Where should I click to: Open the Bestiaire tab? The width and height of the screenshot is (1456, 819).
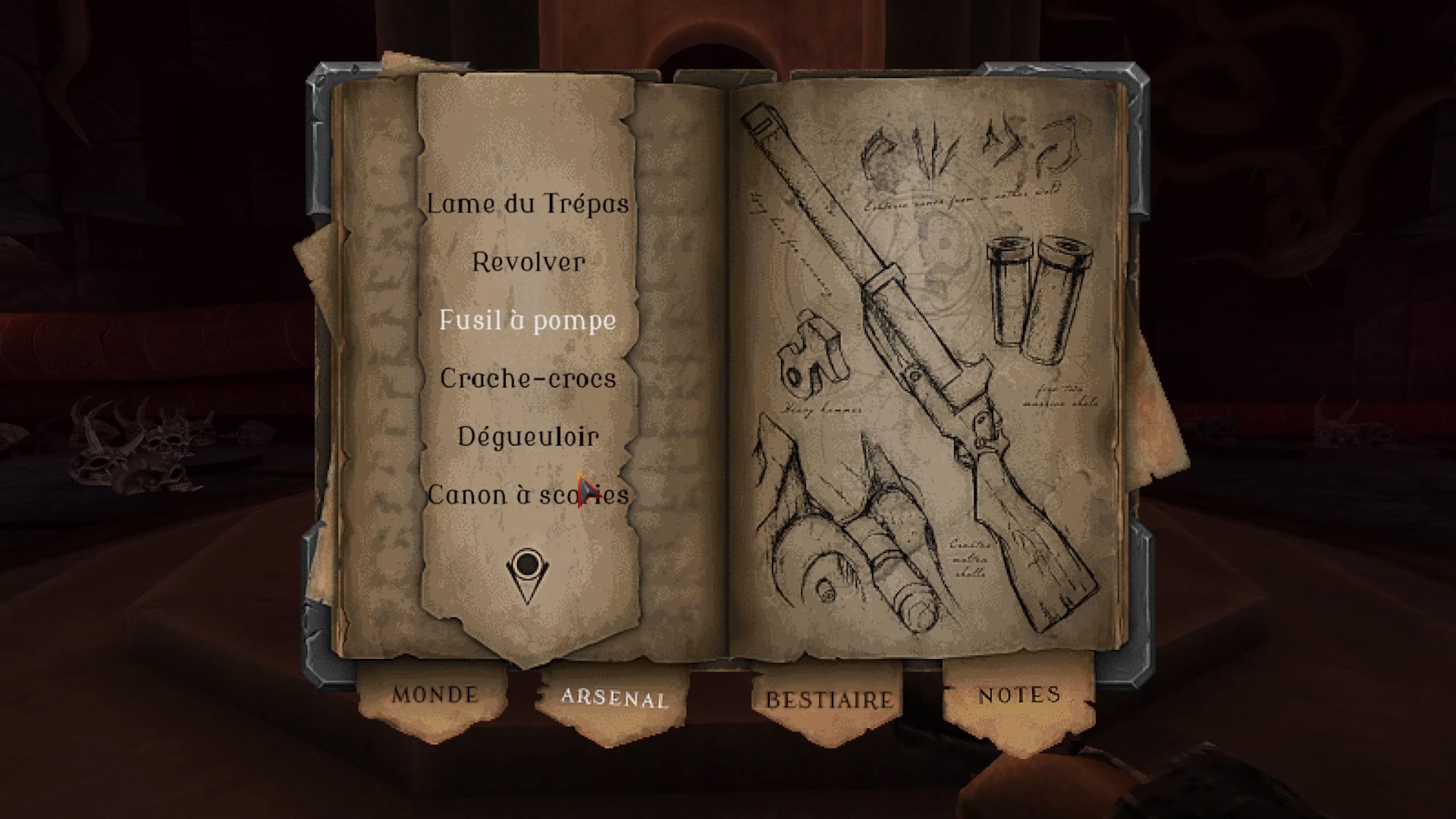(x=829, y=700)
